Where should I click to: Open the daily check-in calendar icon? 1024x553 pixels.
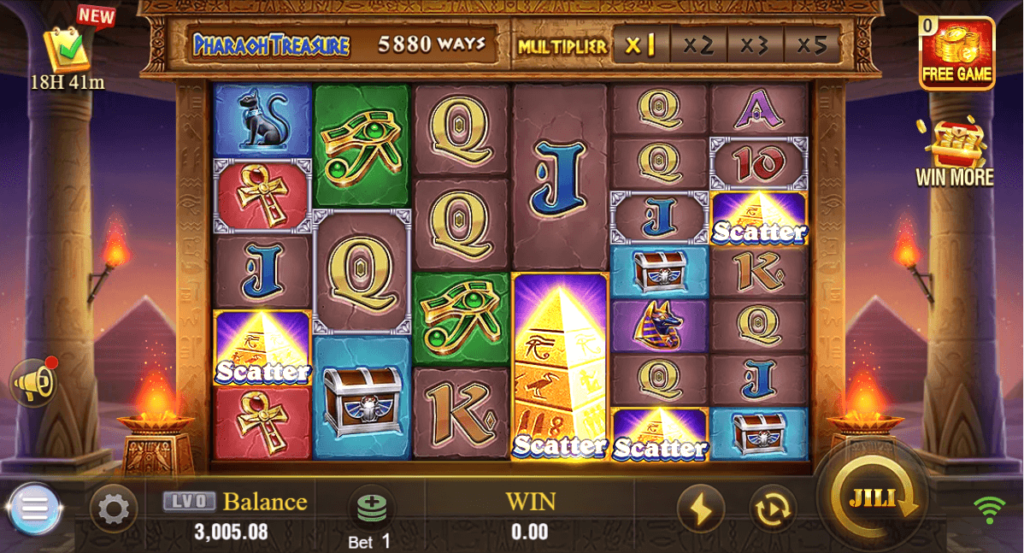point(68,48)
